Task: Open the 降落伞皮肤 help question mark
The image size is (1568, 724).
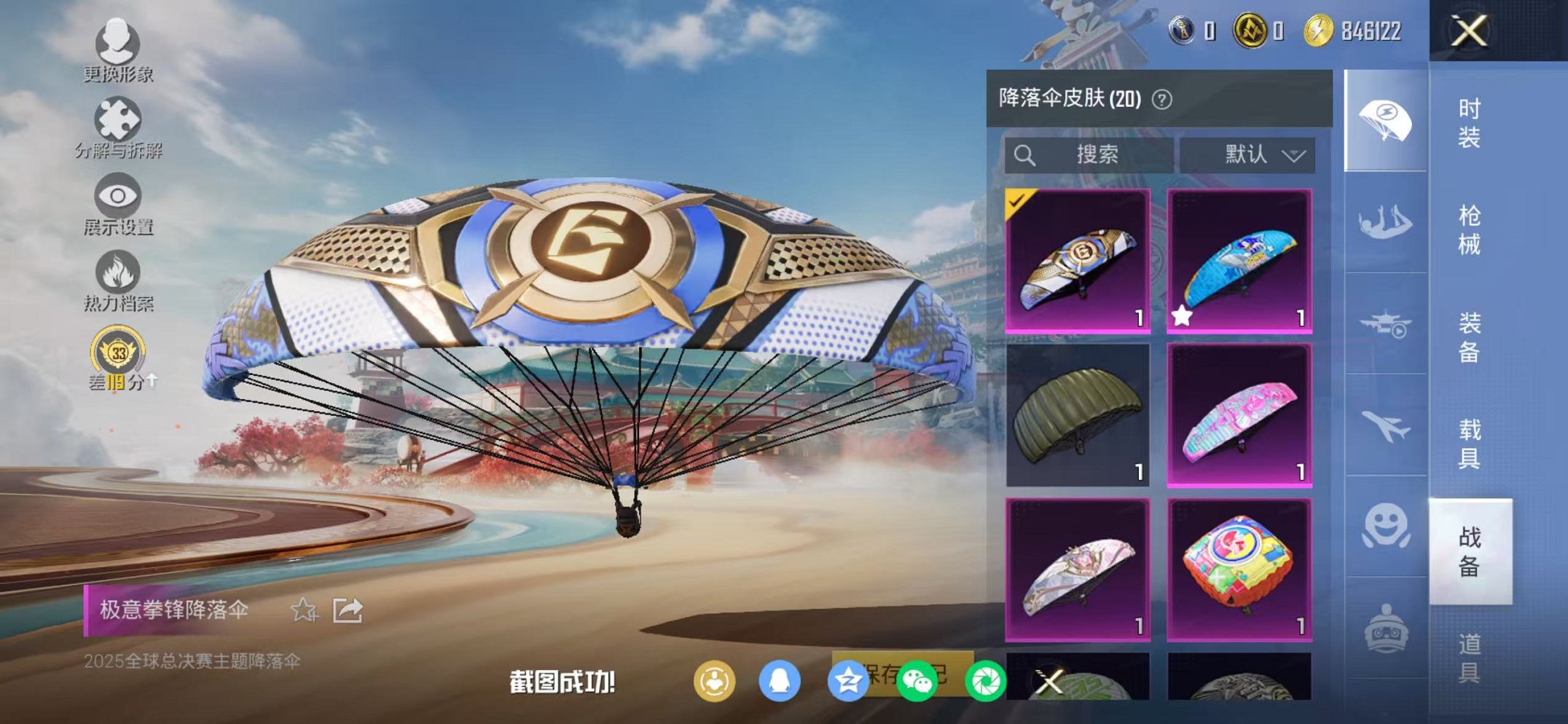Action: [1164, 98]
